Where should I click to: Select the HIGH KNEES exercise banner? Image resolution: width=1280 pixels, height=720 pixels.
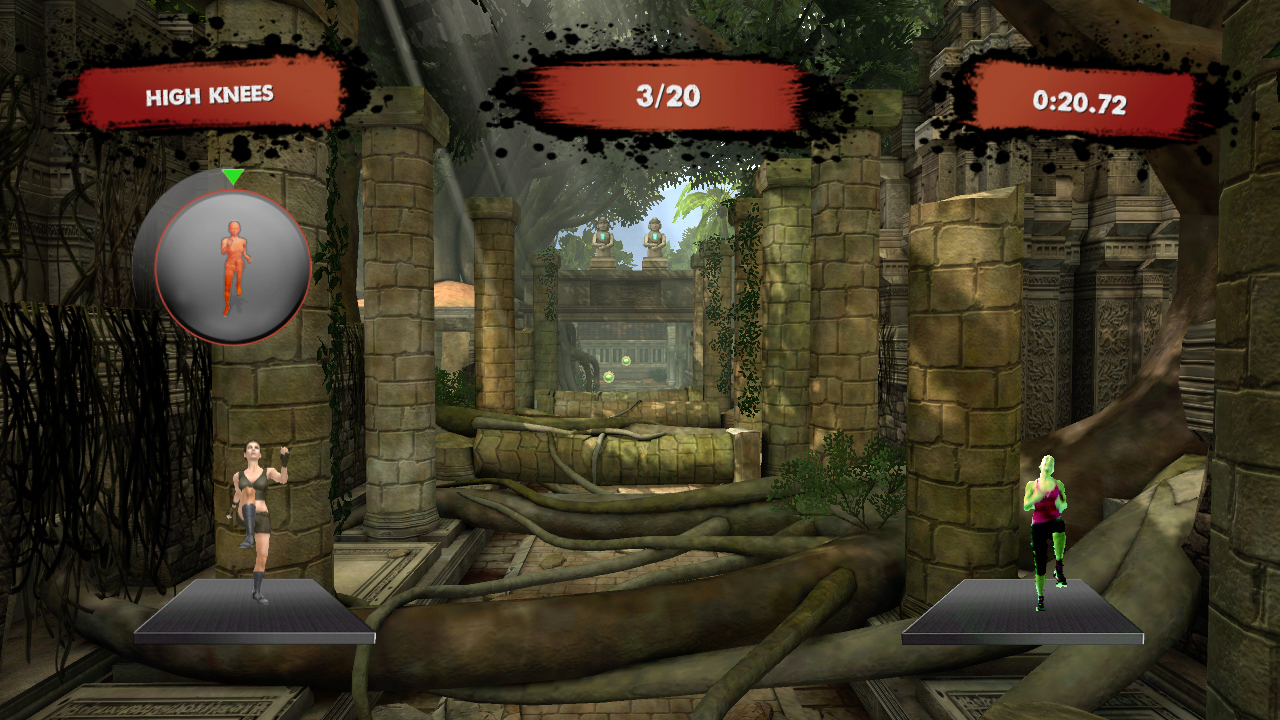click(210, 96)
